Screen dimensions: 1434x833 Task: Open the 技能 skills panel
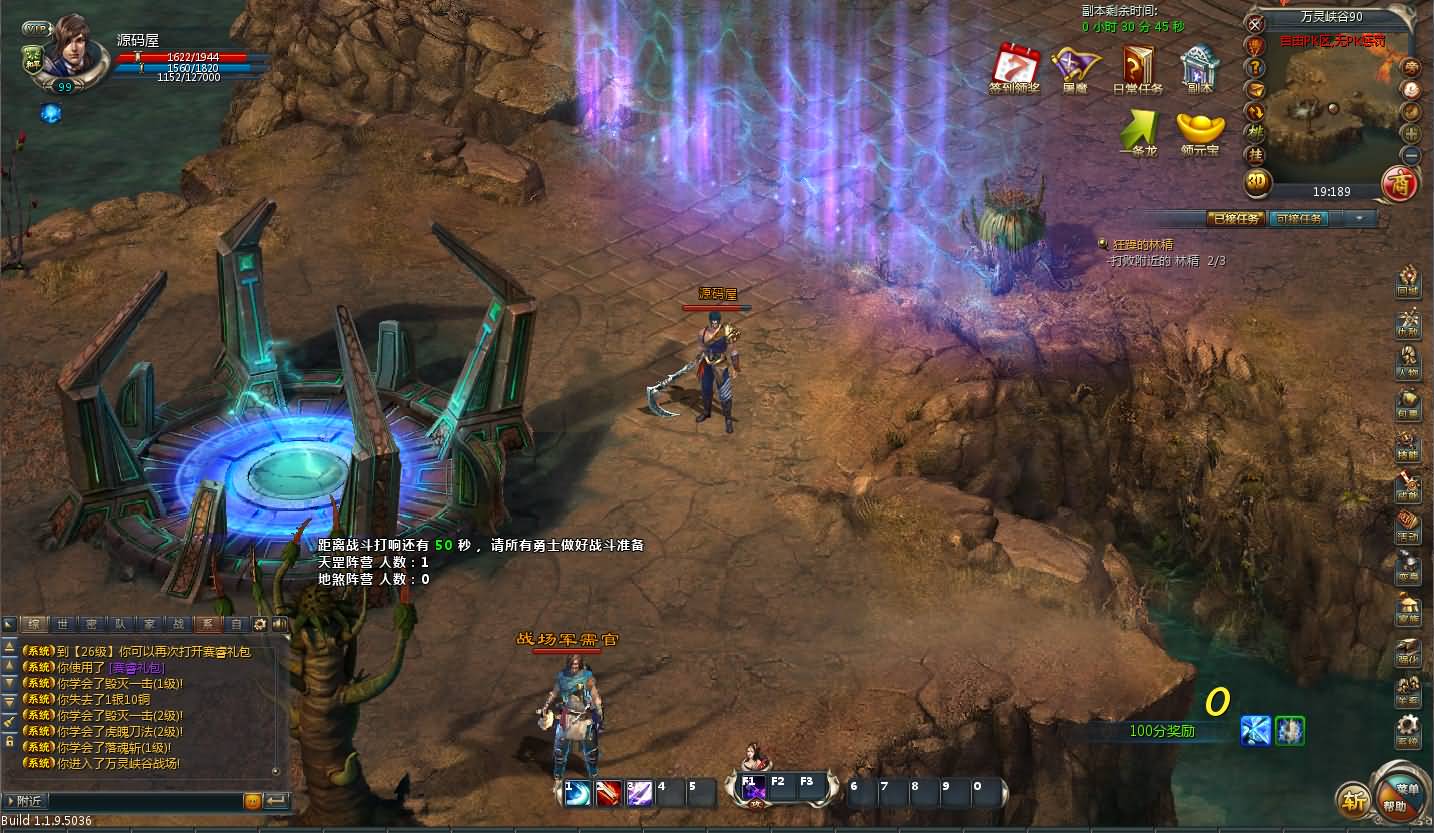[x=1408, y=447]
